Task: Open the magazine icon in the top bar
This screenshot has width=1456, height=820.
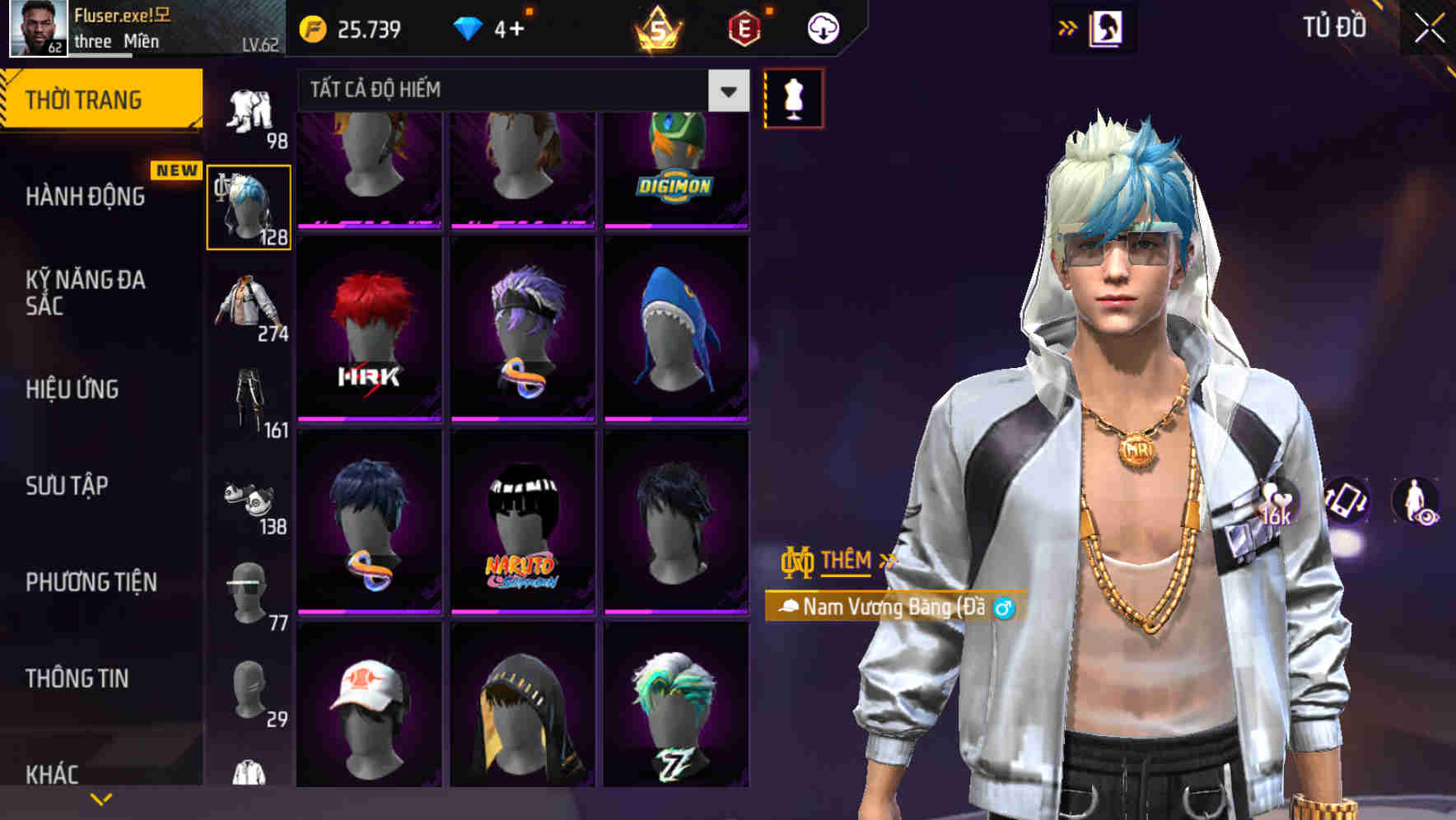Action: click(x=1108, y=27)
